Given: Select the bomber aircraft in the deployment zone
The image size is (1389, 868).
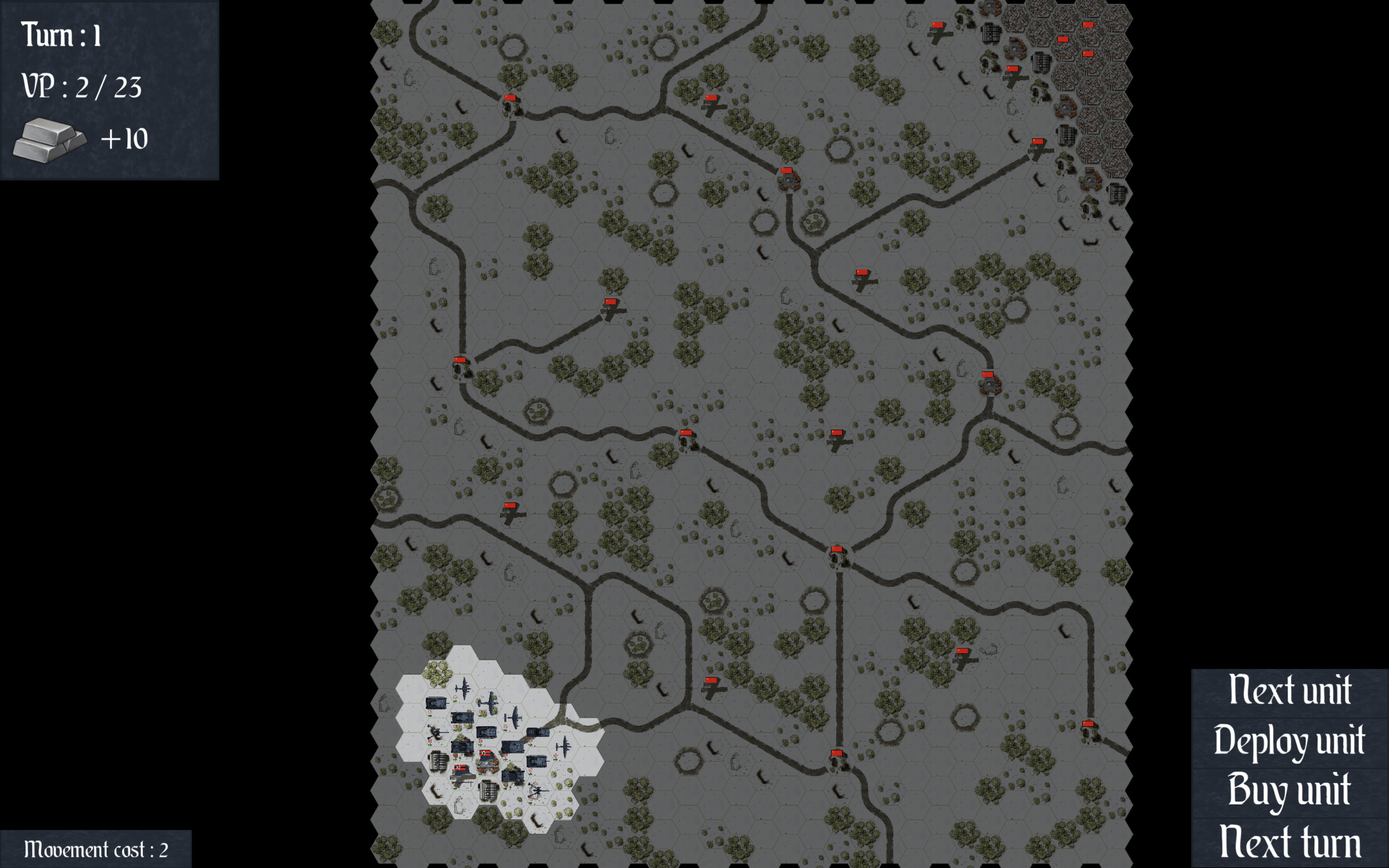Looking at the screenshot, I should point(464,688).
